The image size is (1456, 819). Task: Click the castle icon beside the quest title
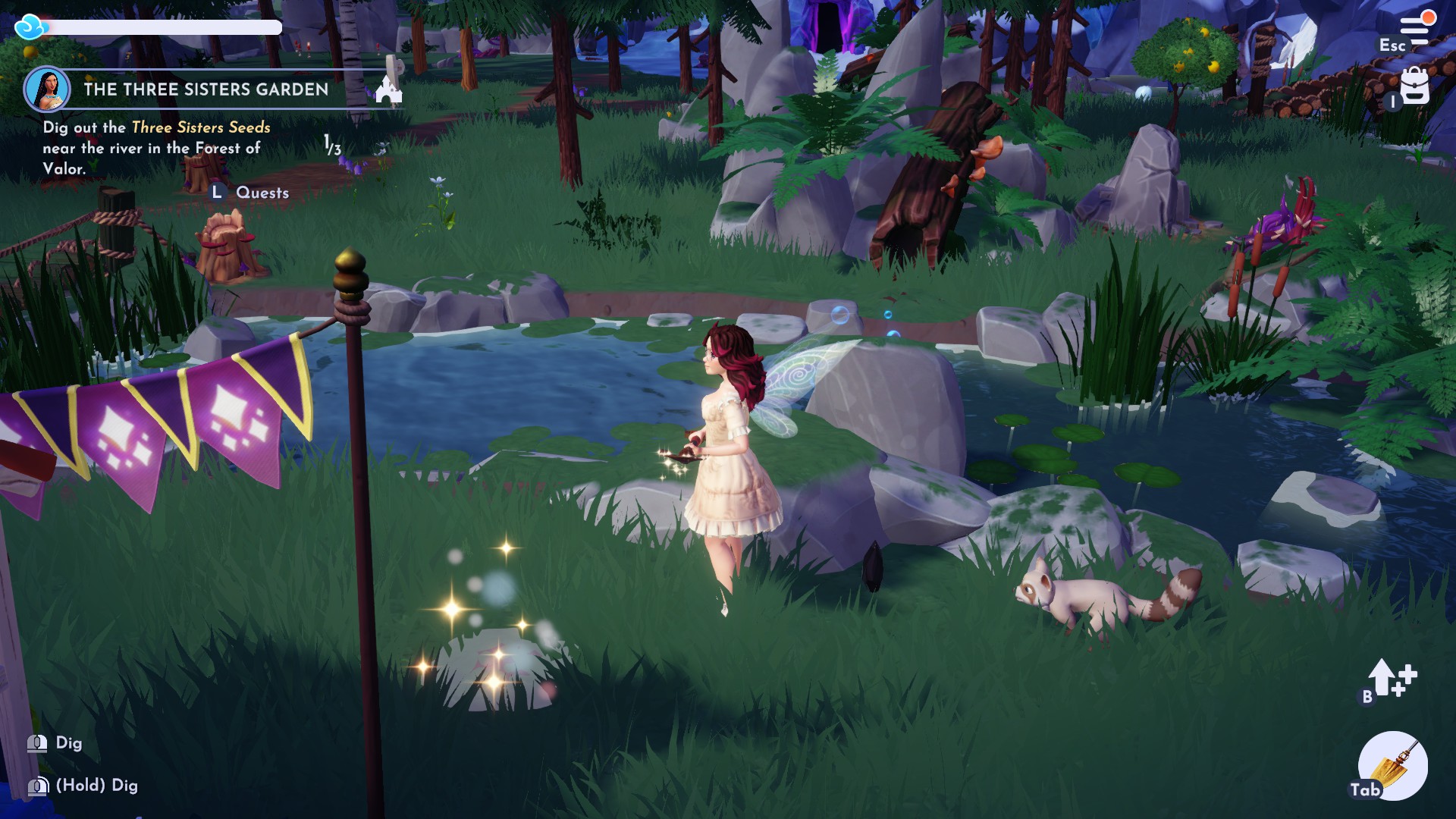click(x=388, y=89)
